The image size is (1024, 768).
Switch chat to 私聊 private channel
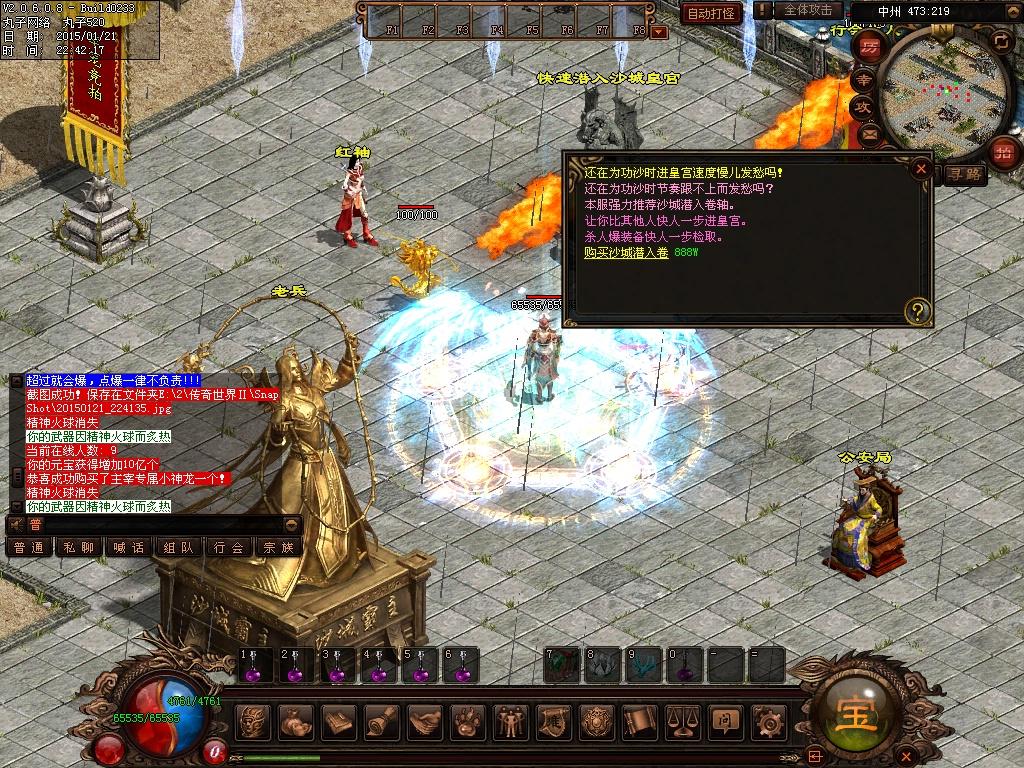pos(78,547)
